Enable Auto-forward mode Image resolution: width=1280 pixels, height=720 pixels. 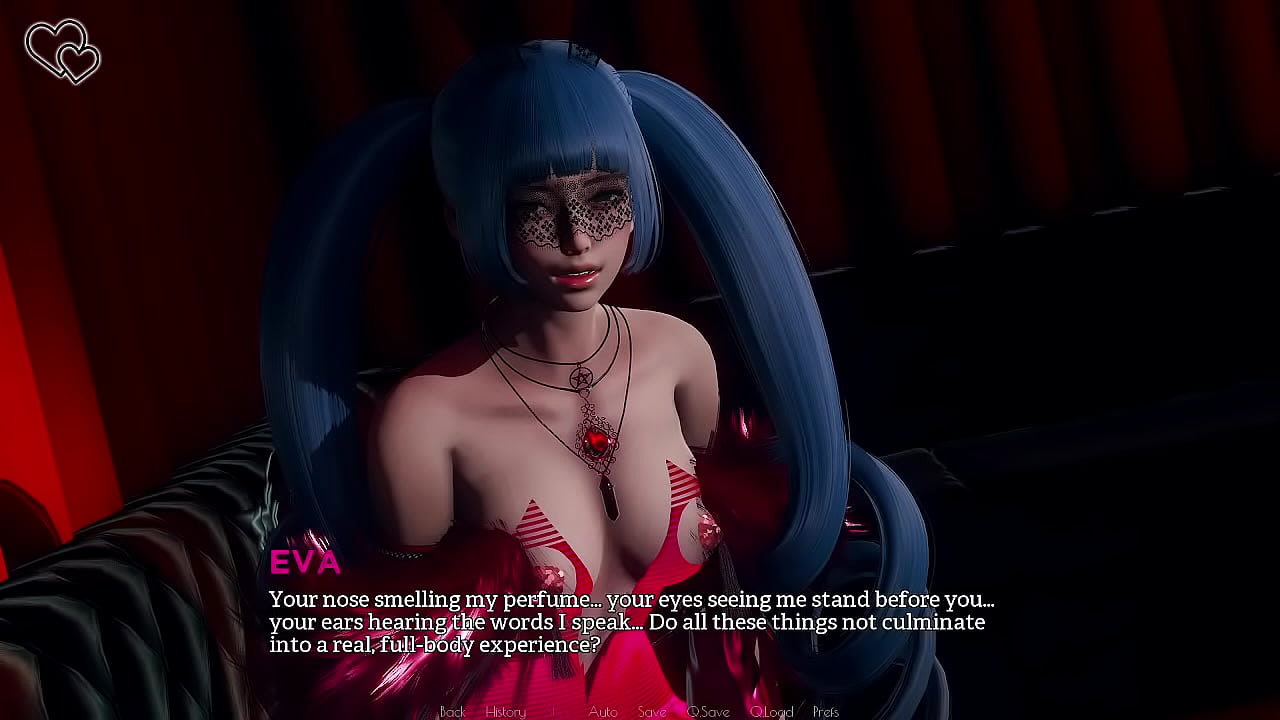(603, 712)
